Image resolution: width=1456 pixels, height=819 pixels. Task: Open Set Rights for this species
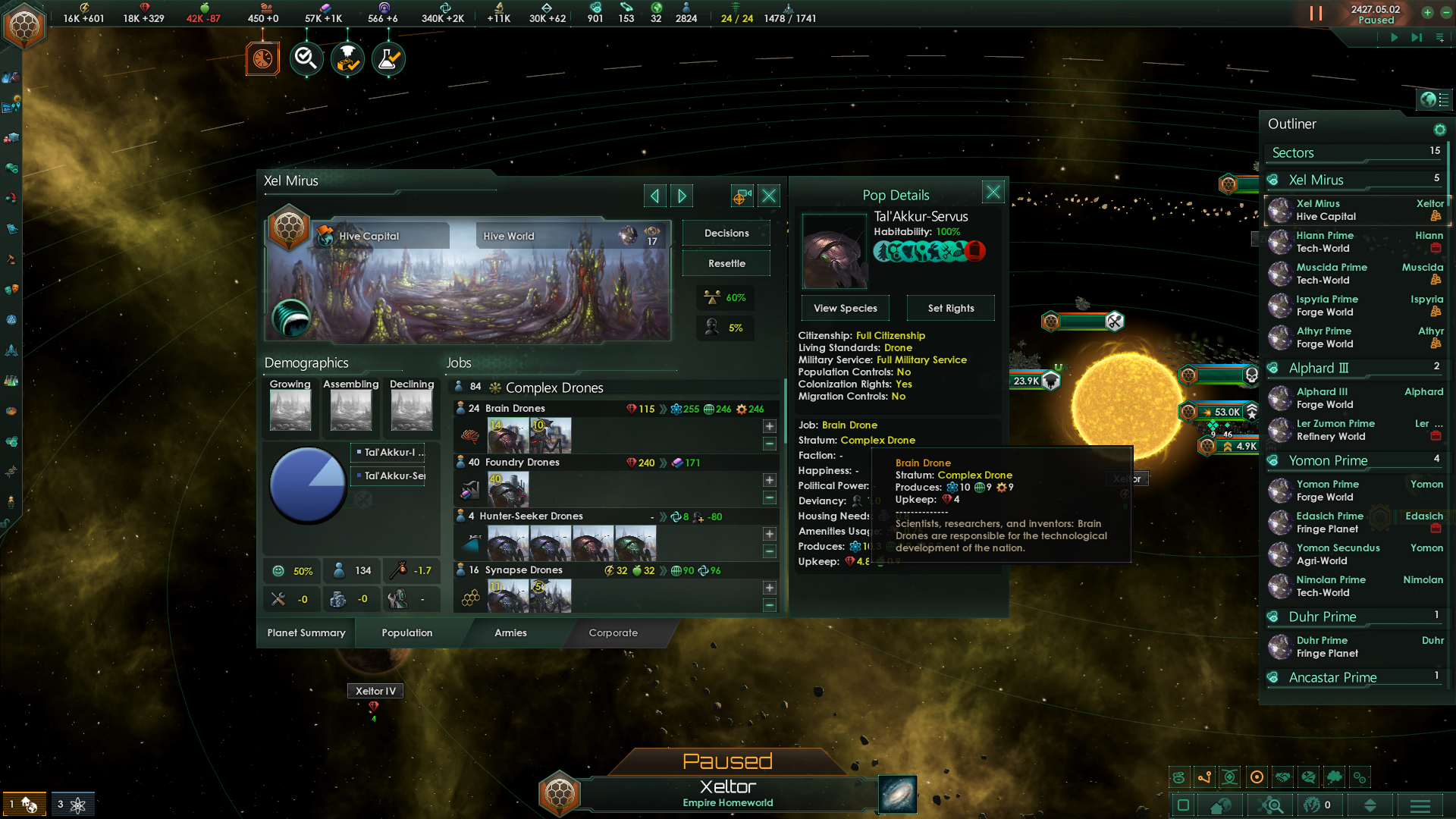(950, 308)
